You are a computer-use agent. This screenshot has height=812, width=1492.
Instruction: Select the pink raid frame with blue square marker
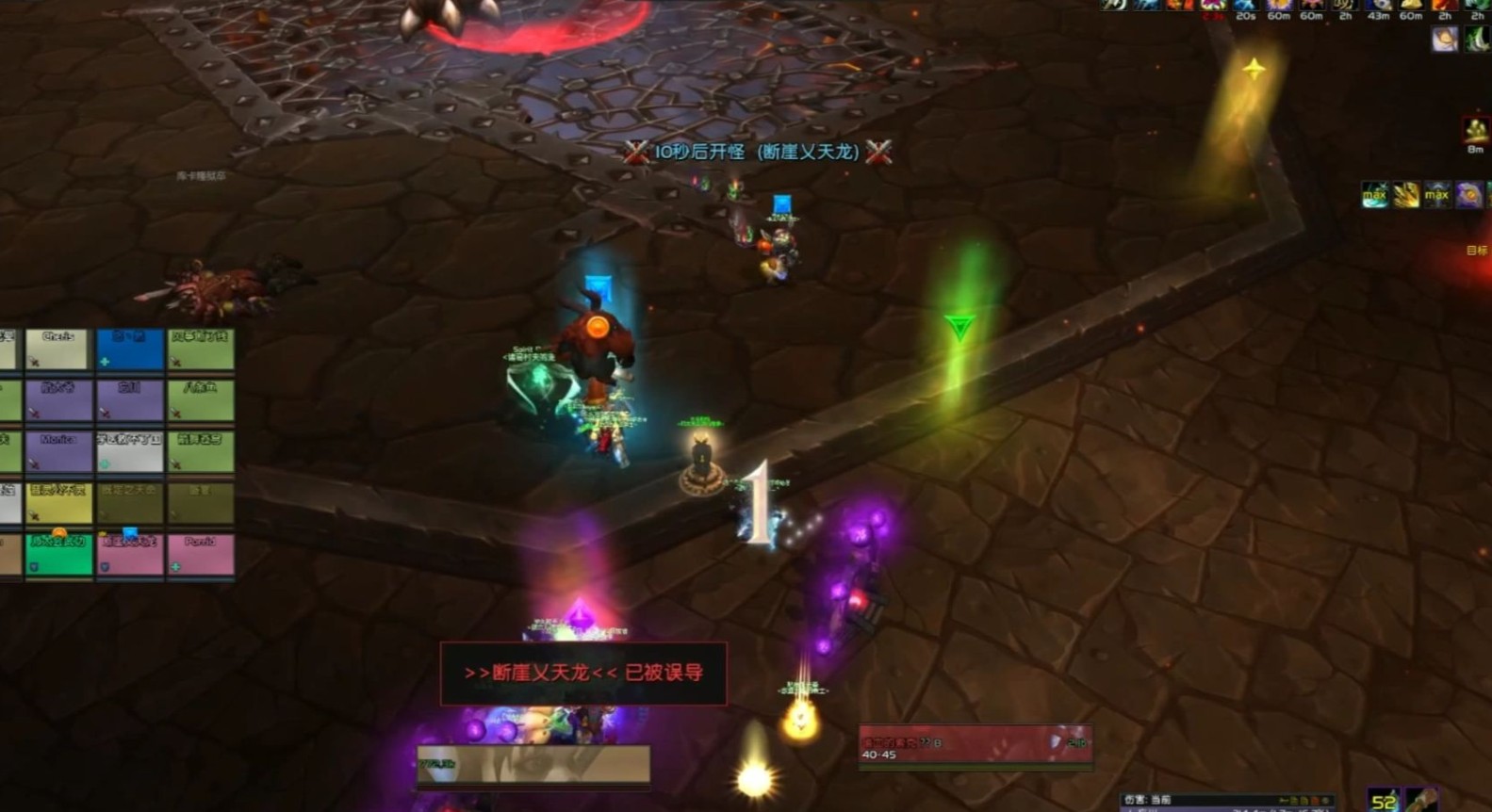click(130, 555)
